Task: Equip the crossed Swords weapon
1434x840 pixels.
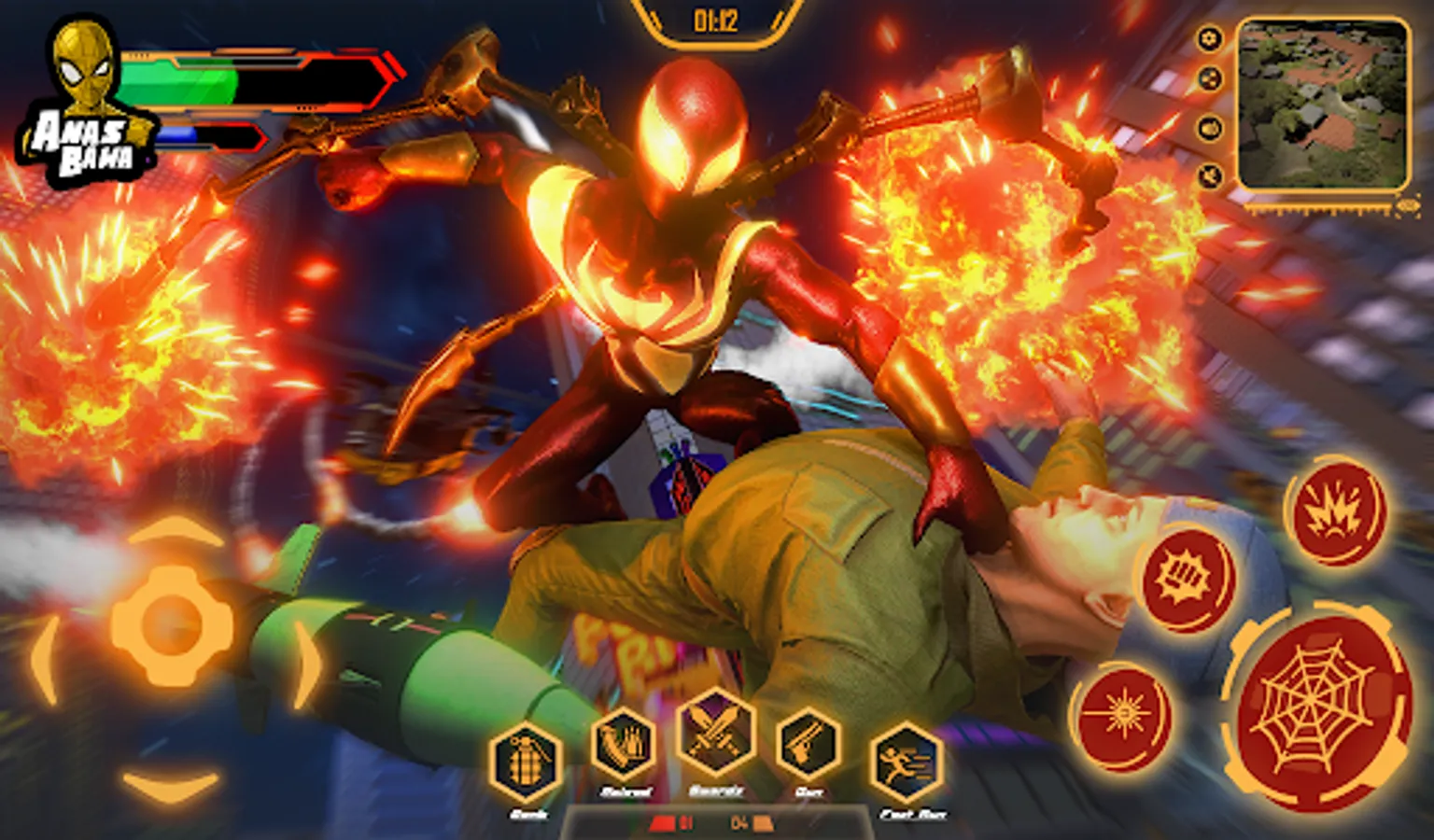Action: (x=715, y=733)
